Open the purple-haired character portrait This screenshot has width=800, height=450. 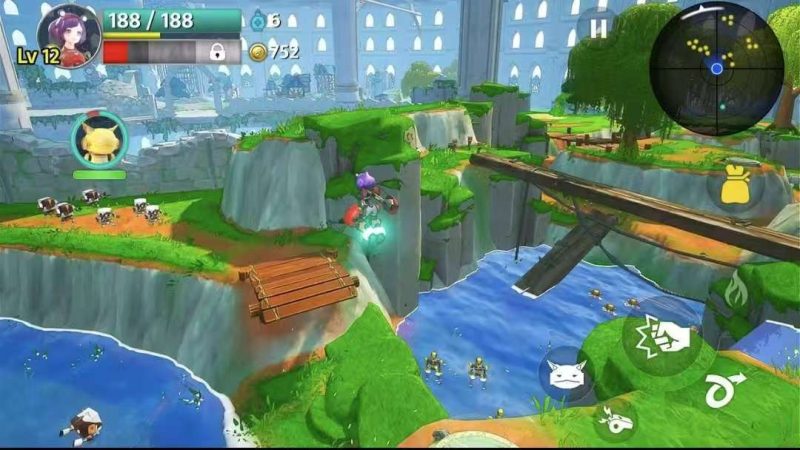point(68,37)
